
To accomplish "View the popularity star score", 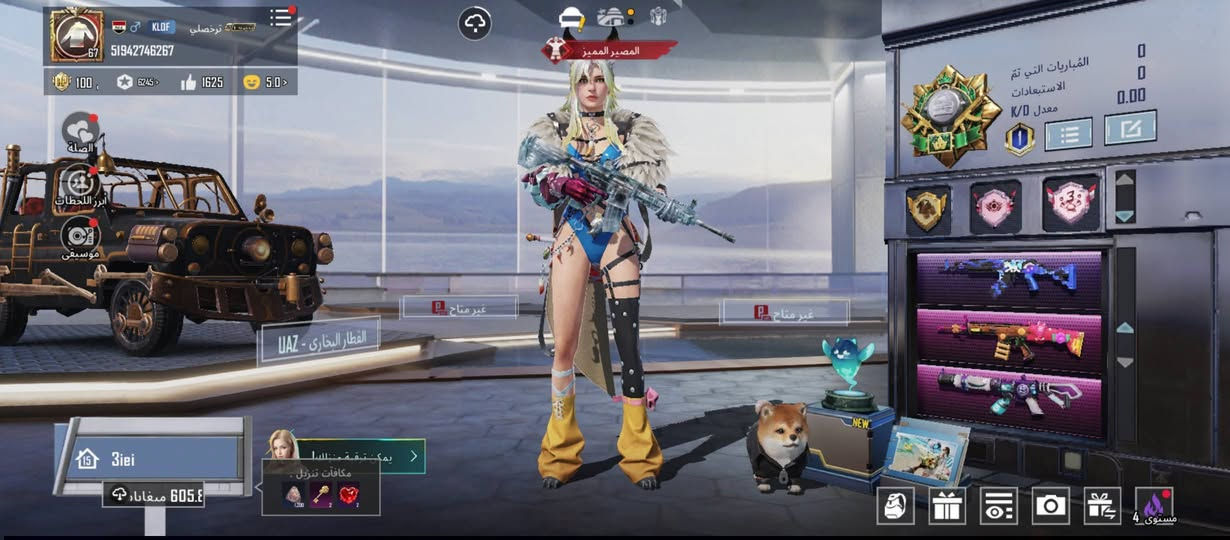I will (x=137, y=82).
